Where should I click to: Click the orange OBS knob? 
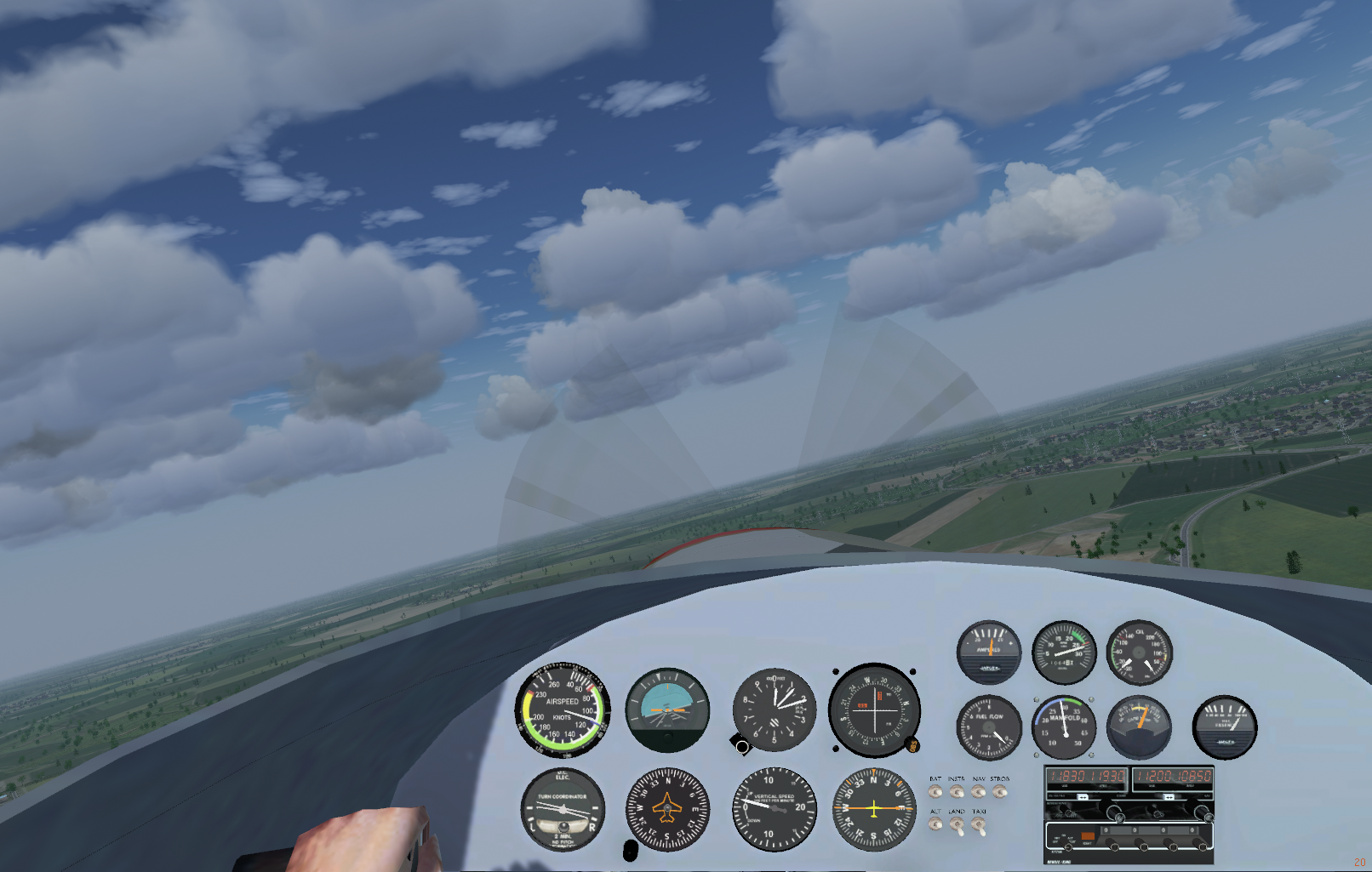coord(912,745)
